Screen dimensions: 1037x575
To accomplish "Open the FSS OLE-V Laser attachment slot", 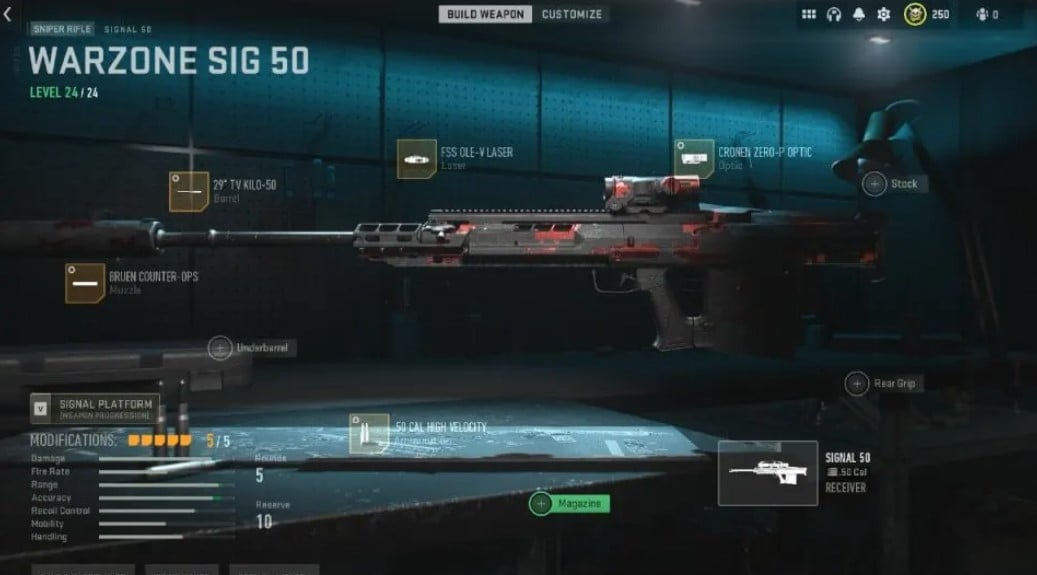I will point(416,159).
